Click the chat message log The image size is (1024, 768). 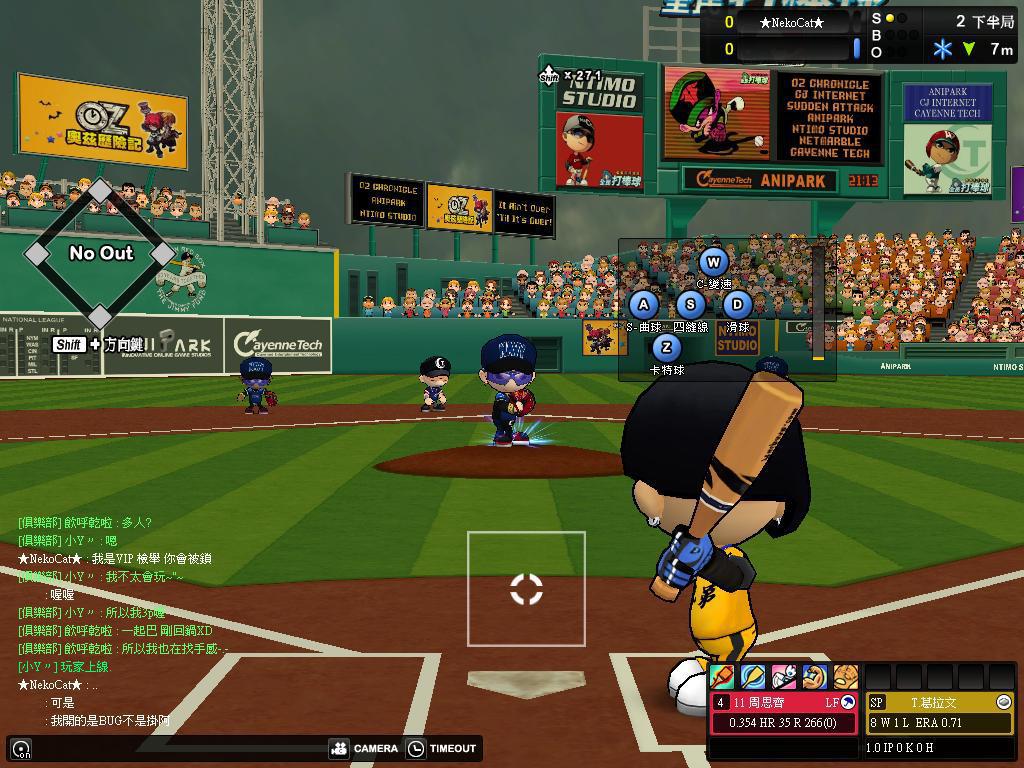tap(120, 620)
